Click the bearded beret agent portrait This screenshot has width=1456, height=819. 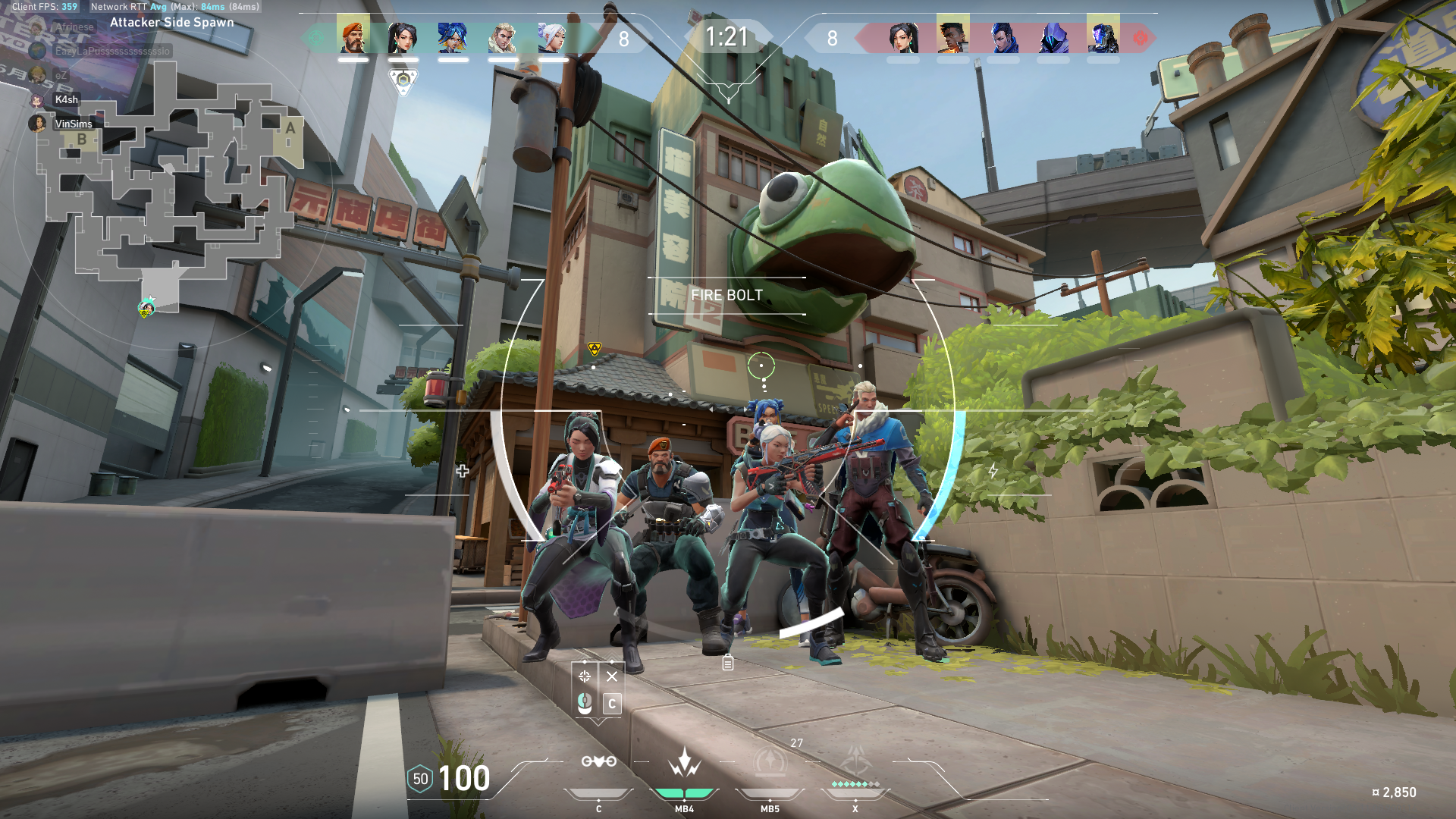tap(353, 36)
